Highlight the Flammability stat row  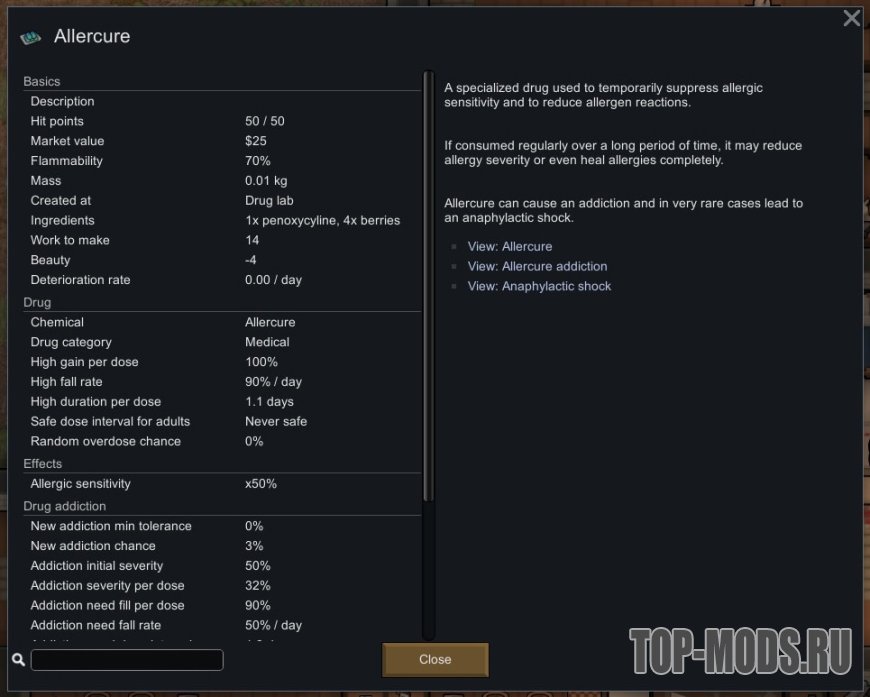(x=222, y=161)
